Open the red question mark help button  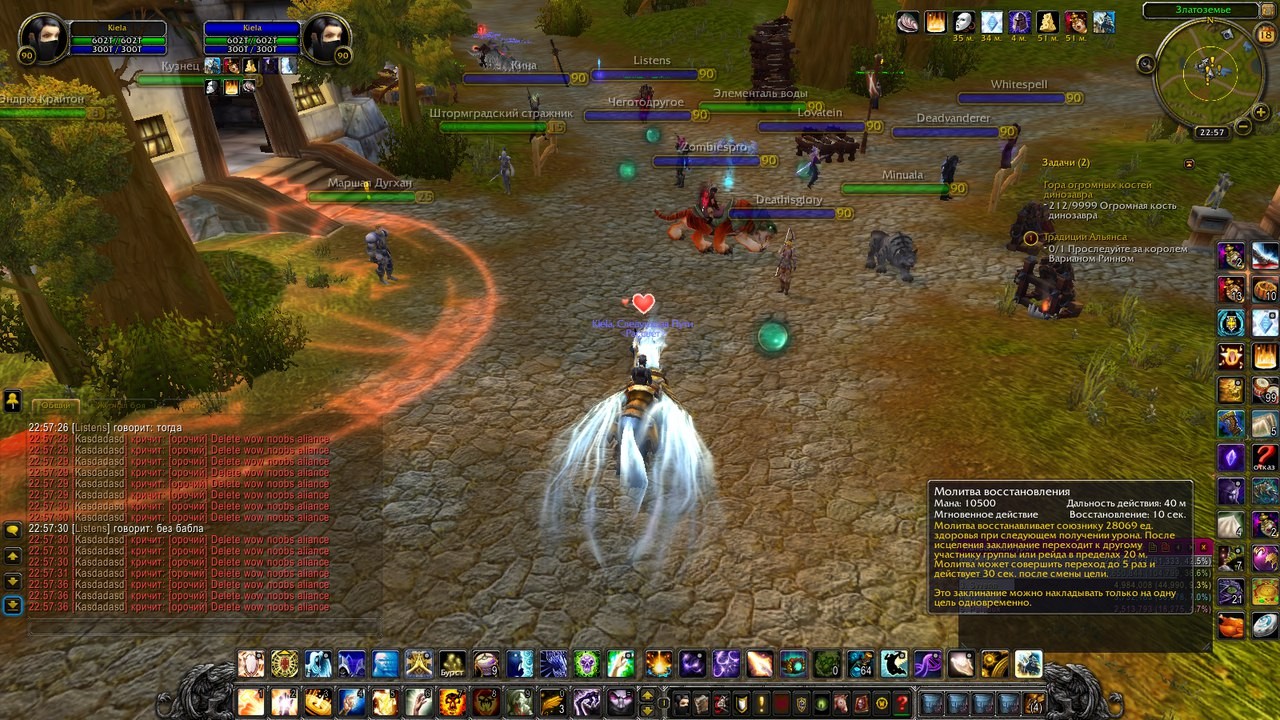click(902, 703)
